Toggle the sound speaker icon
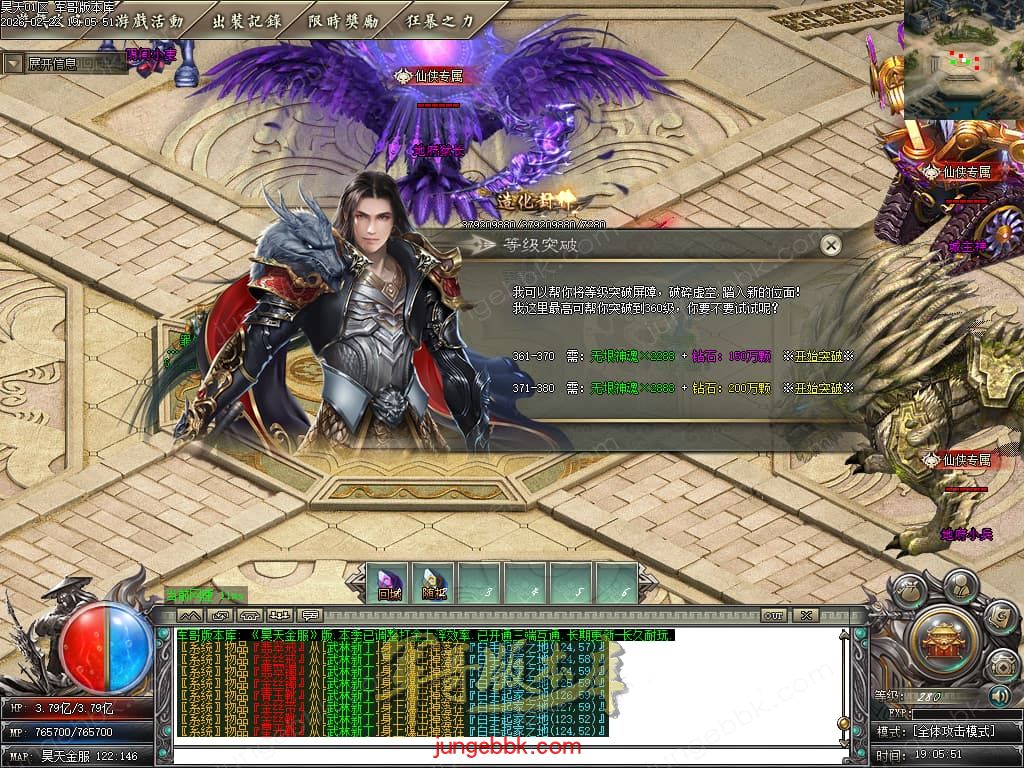 999,696
